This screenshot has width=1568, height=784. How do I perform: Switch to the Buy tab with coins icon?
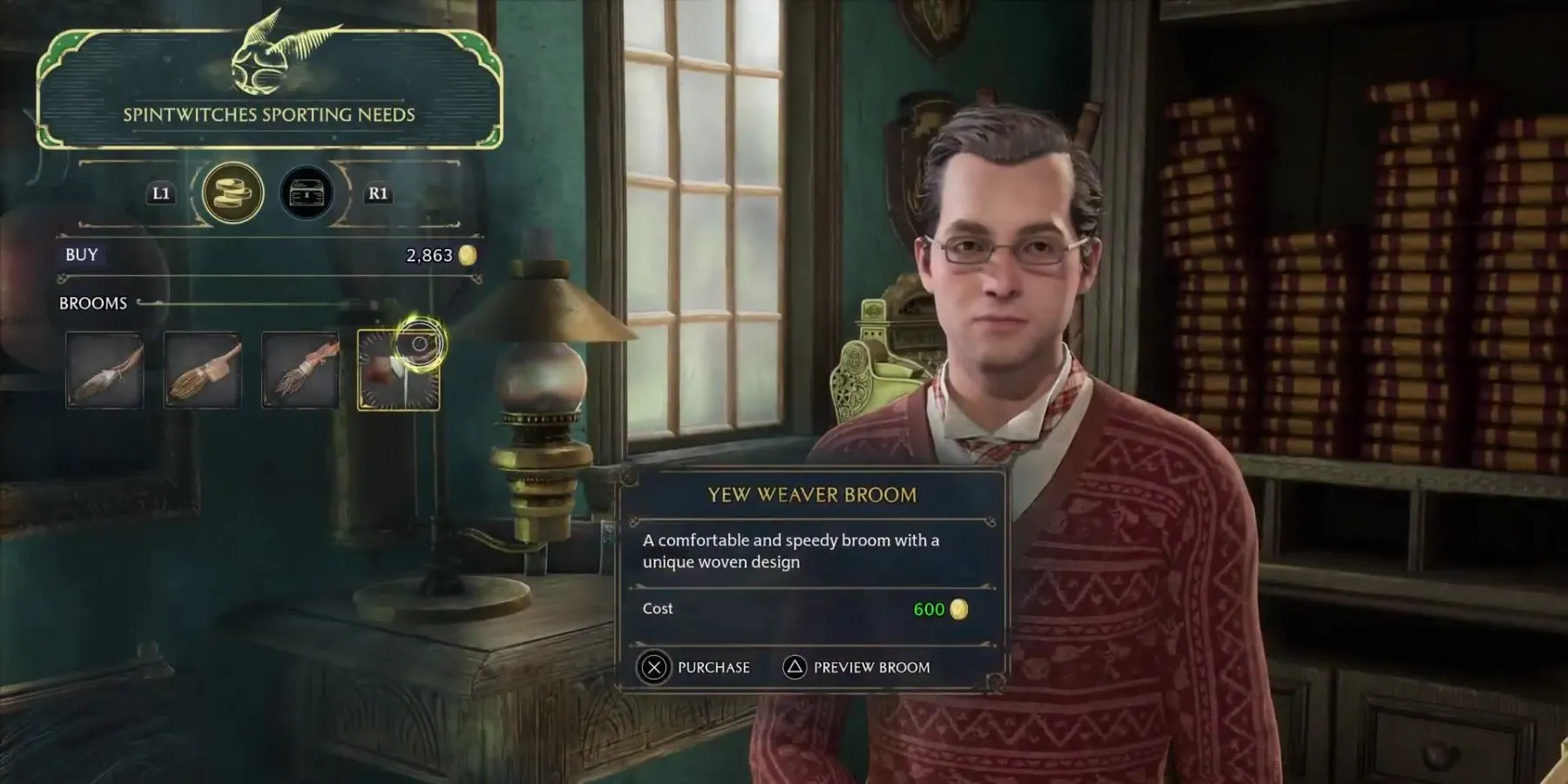tap(233, 193)
